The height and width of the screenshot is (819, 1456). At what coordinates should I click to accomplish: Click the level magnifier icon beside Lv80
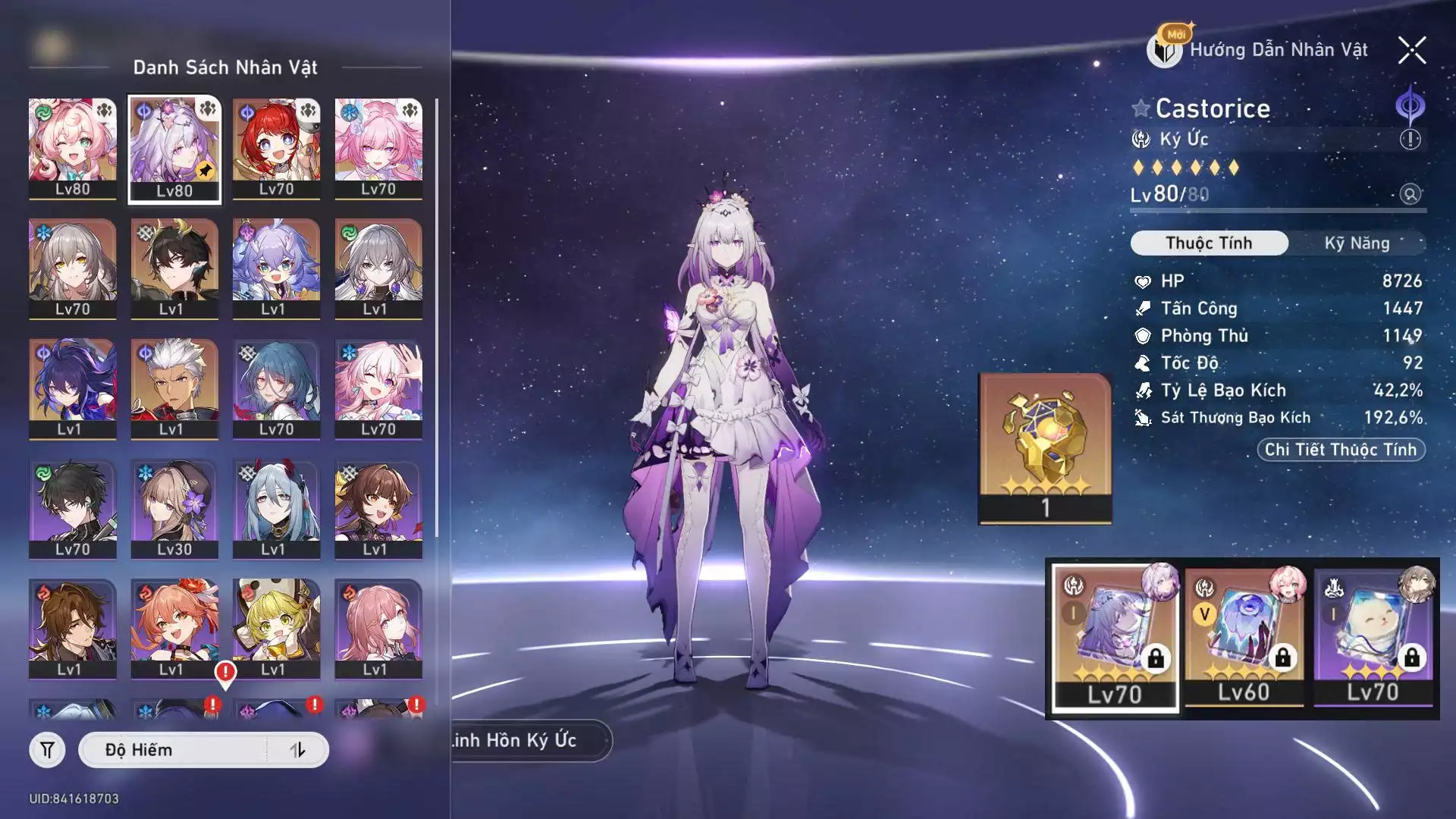coord(1410,194)
